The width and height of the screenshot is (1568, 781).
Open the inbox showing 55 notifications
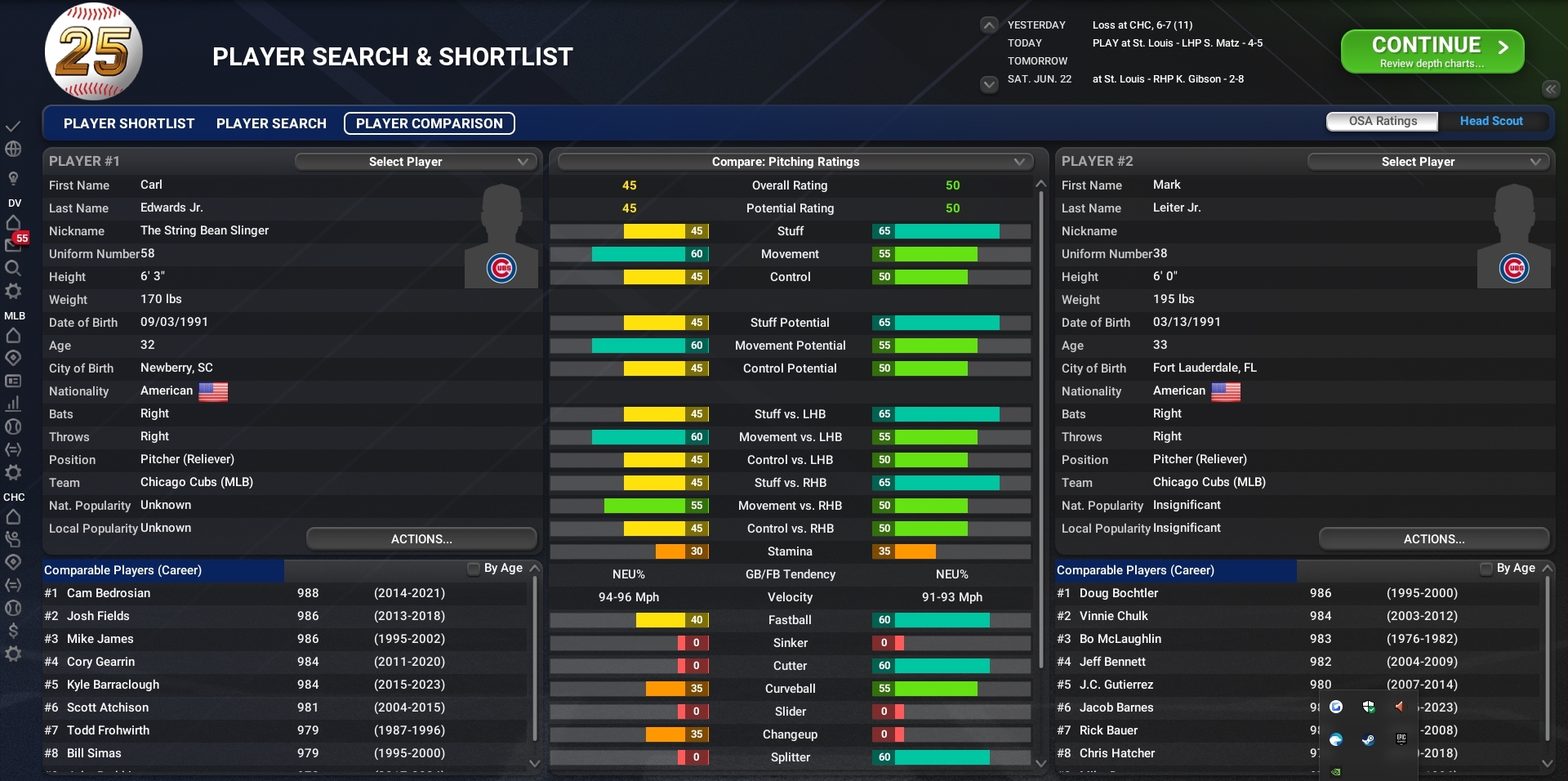tap(12, 245)
